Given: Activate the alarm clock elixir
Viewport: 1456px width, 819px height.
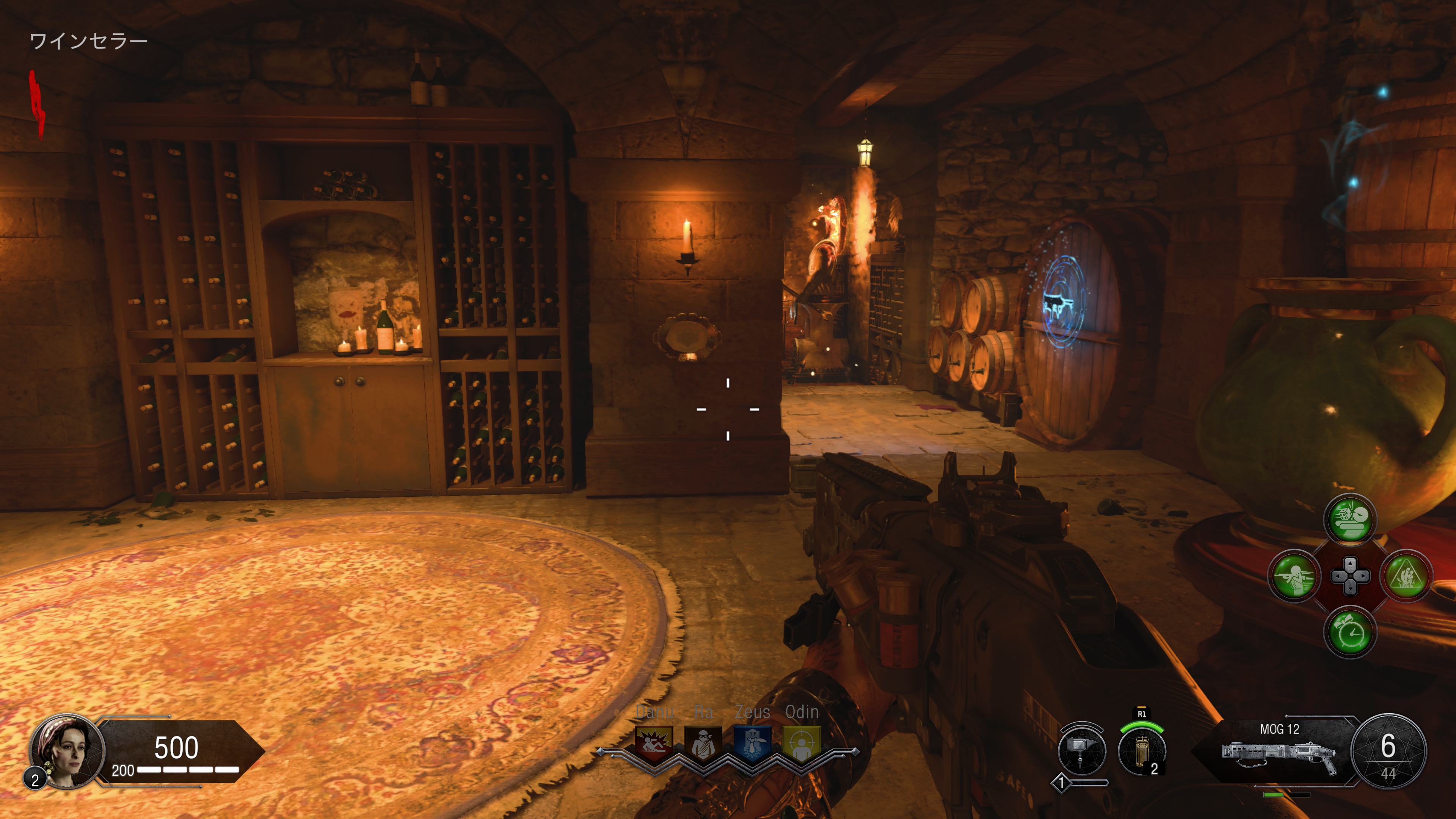Looking at the screenshot, I should click(x=1350, y=632).
